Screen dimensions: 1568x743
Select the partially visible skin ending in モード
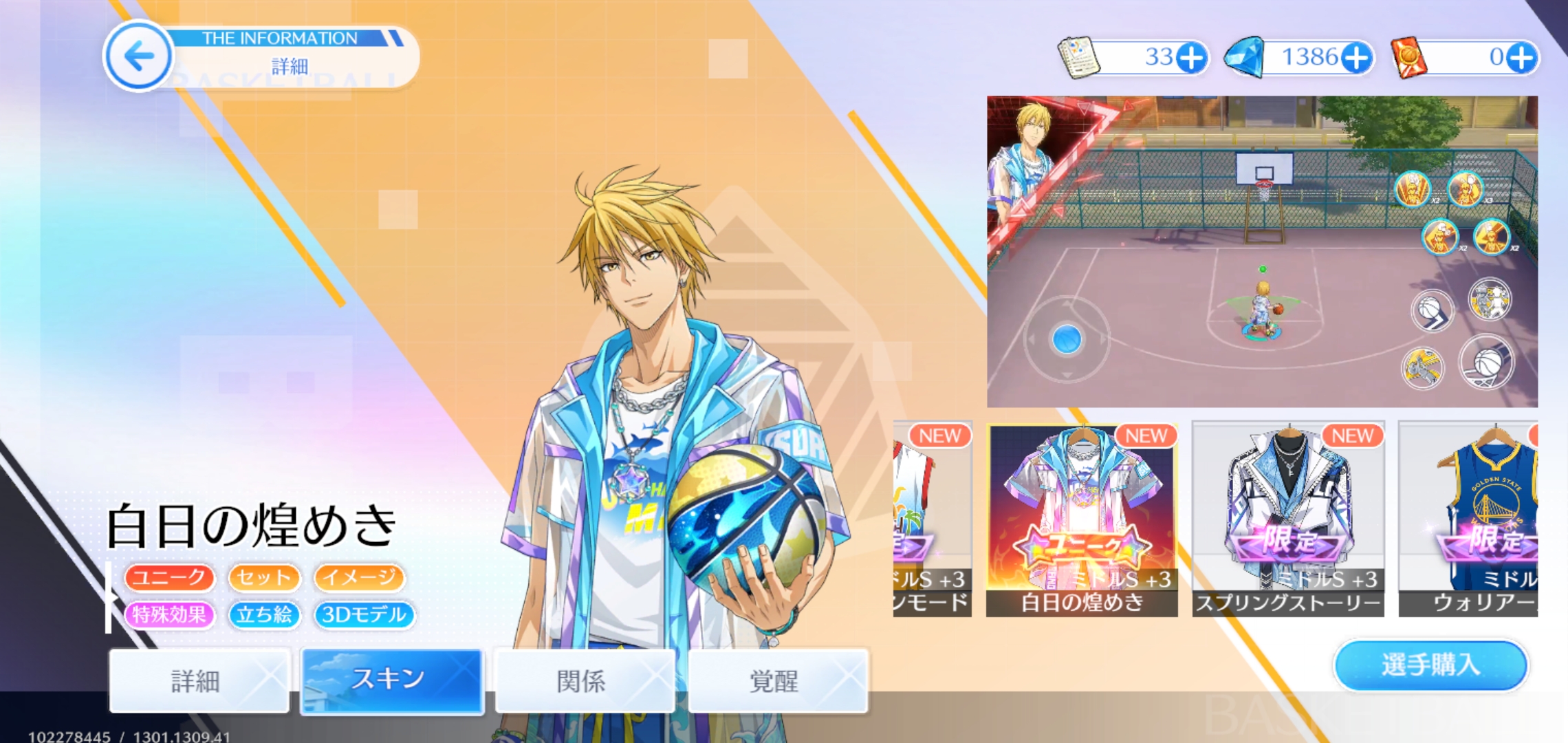coord(932,519)
